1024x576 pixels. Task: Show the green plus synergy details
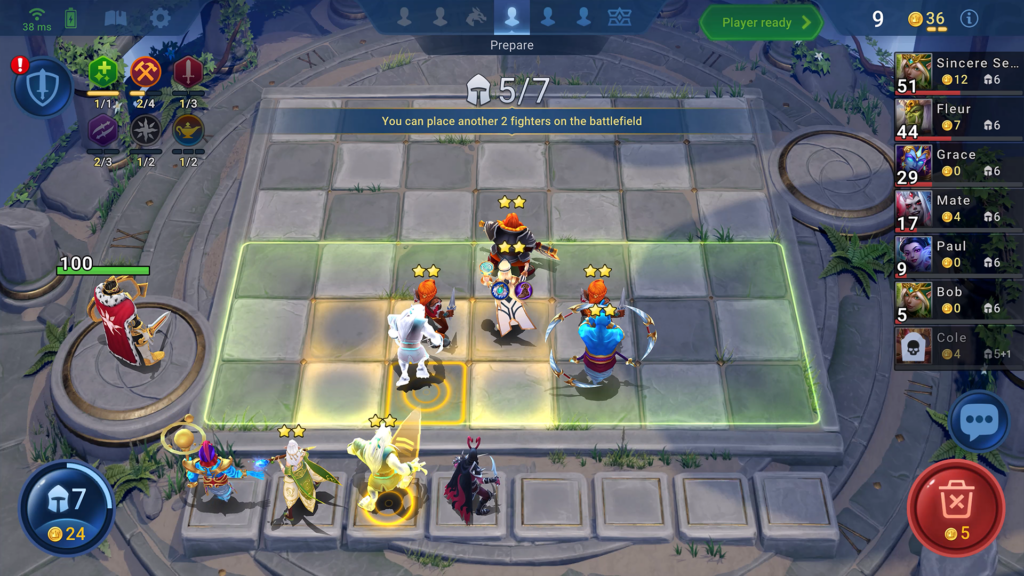[103, 72]
